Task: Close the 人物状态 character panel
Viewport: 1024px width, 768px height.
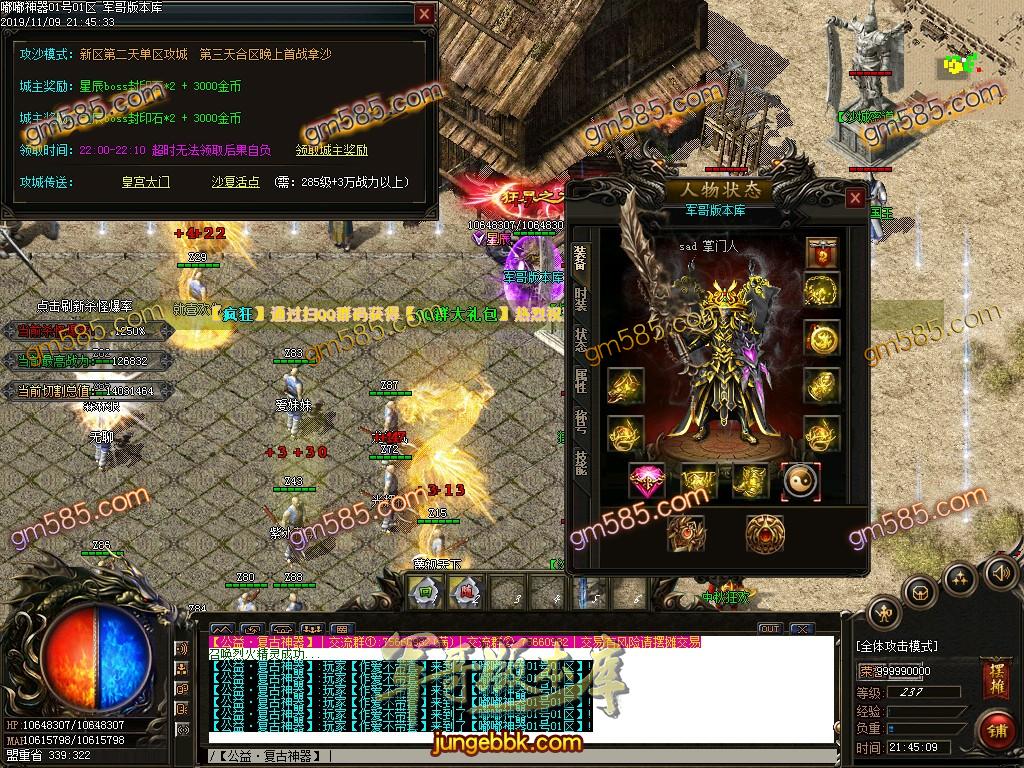Action: 855,198
